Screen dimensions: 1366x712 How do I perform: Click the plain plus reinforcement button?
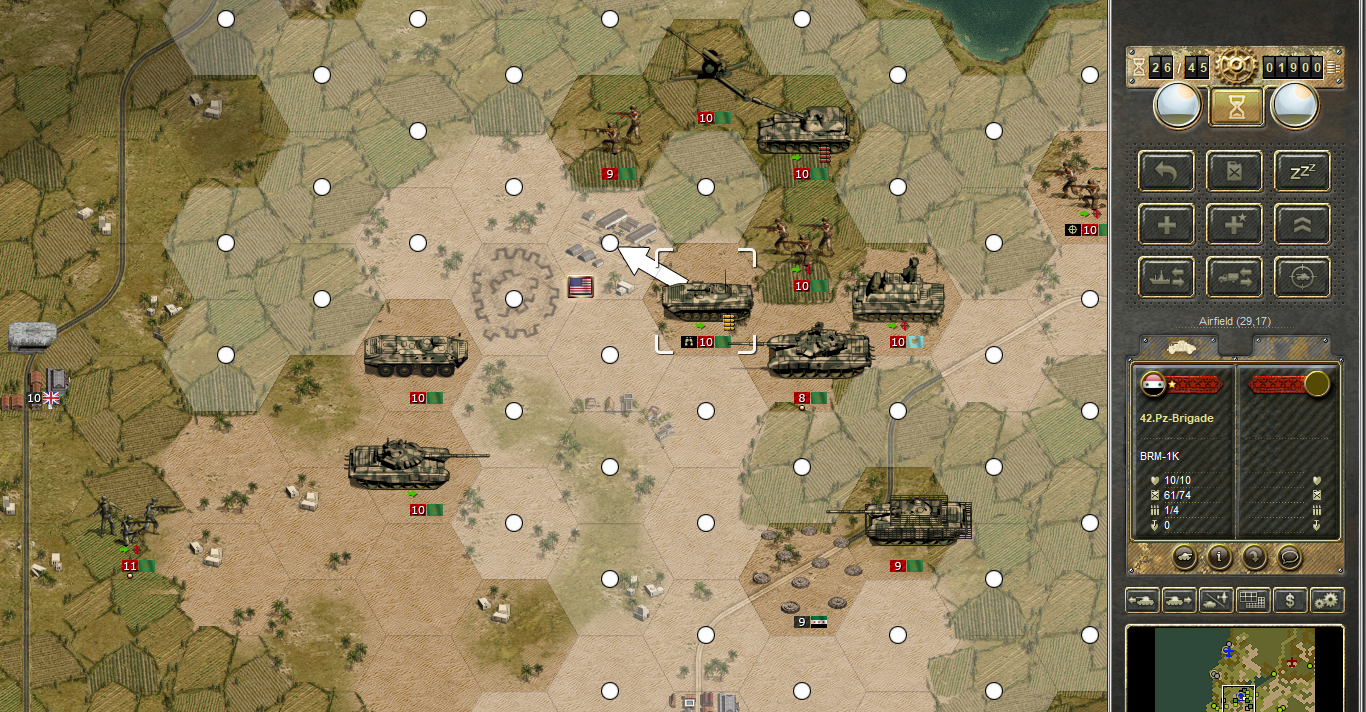[x=1166, y=224]
